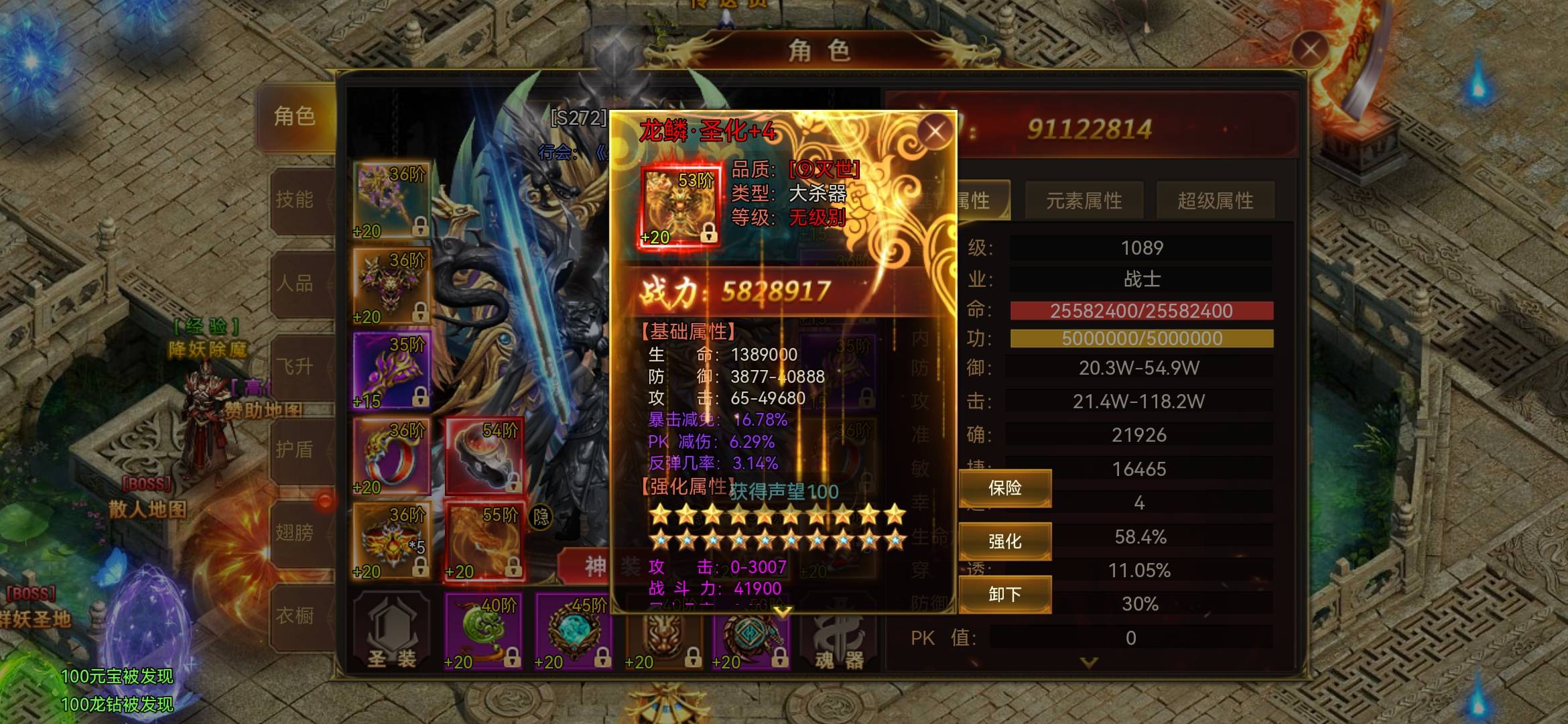
Task: Click the 保险 button
Action: 1004,488
